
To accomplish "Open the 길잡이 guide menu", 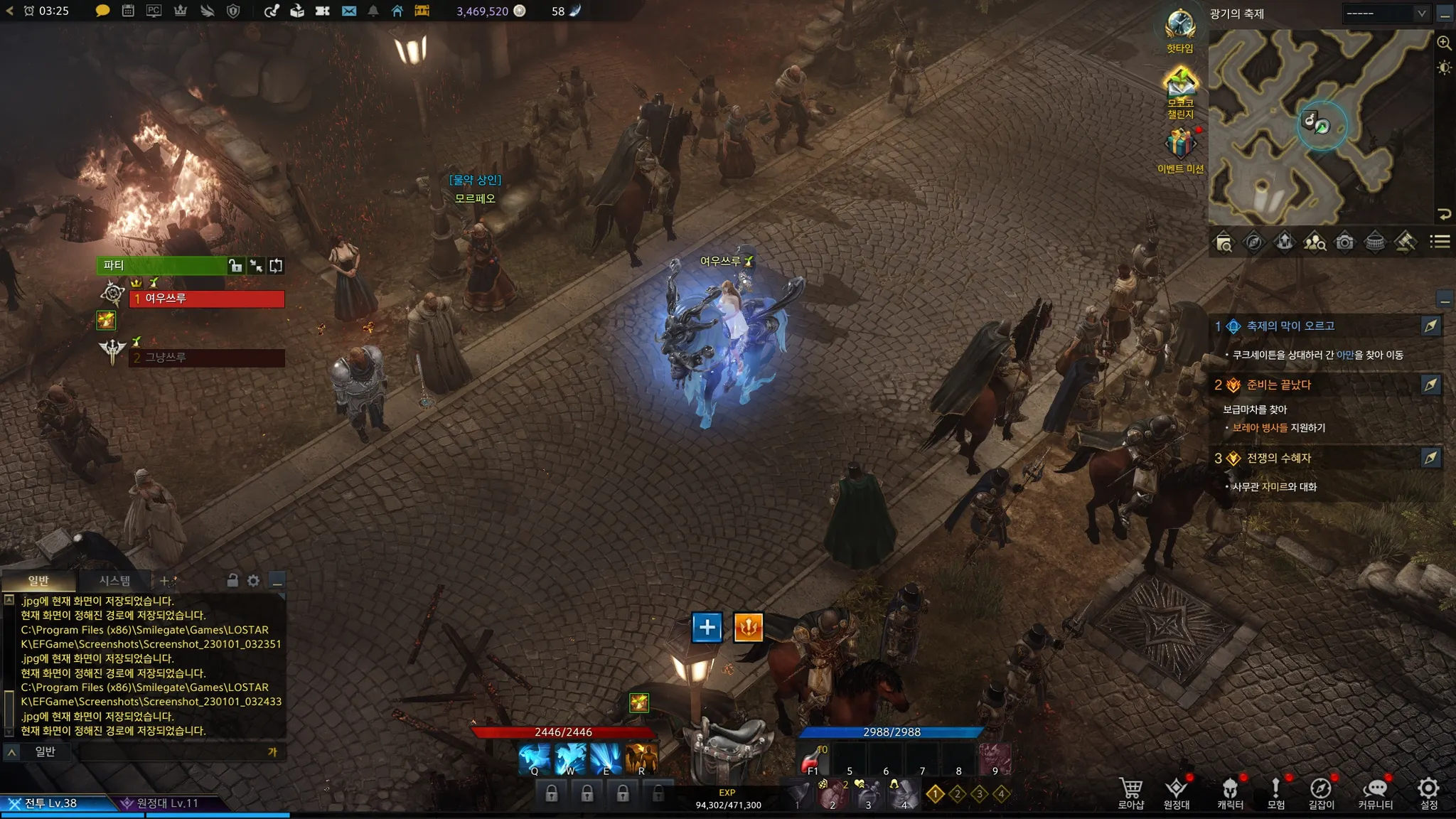I will pos(1321,792).
